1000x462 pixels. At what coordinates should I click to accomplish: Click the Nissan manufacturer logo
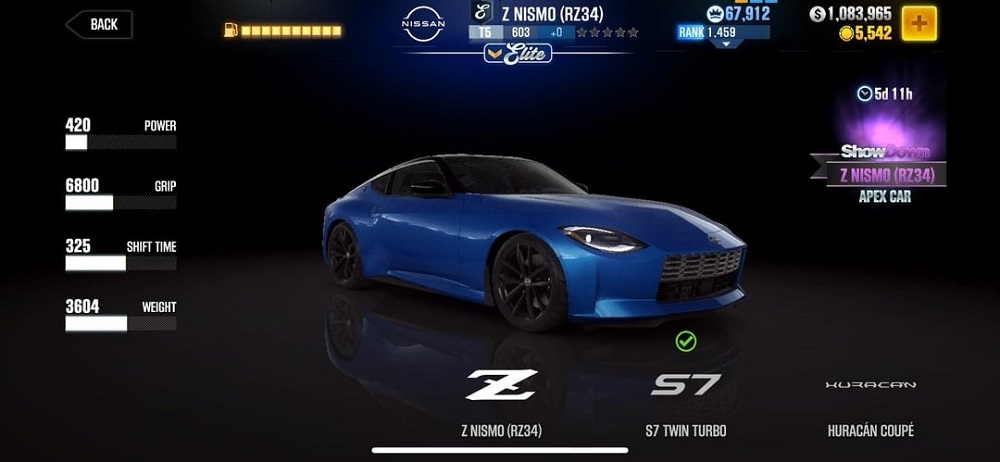(423, 24)
